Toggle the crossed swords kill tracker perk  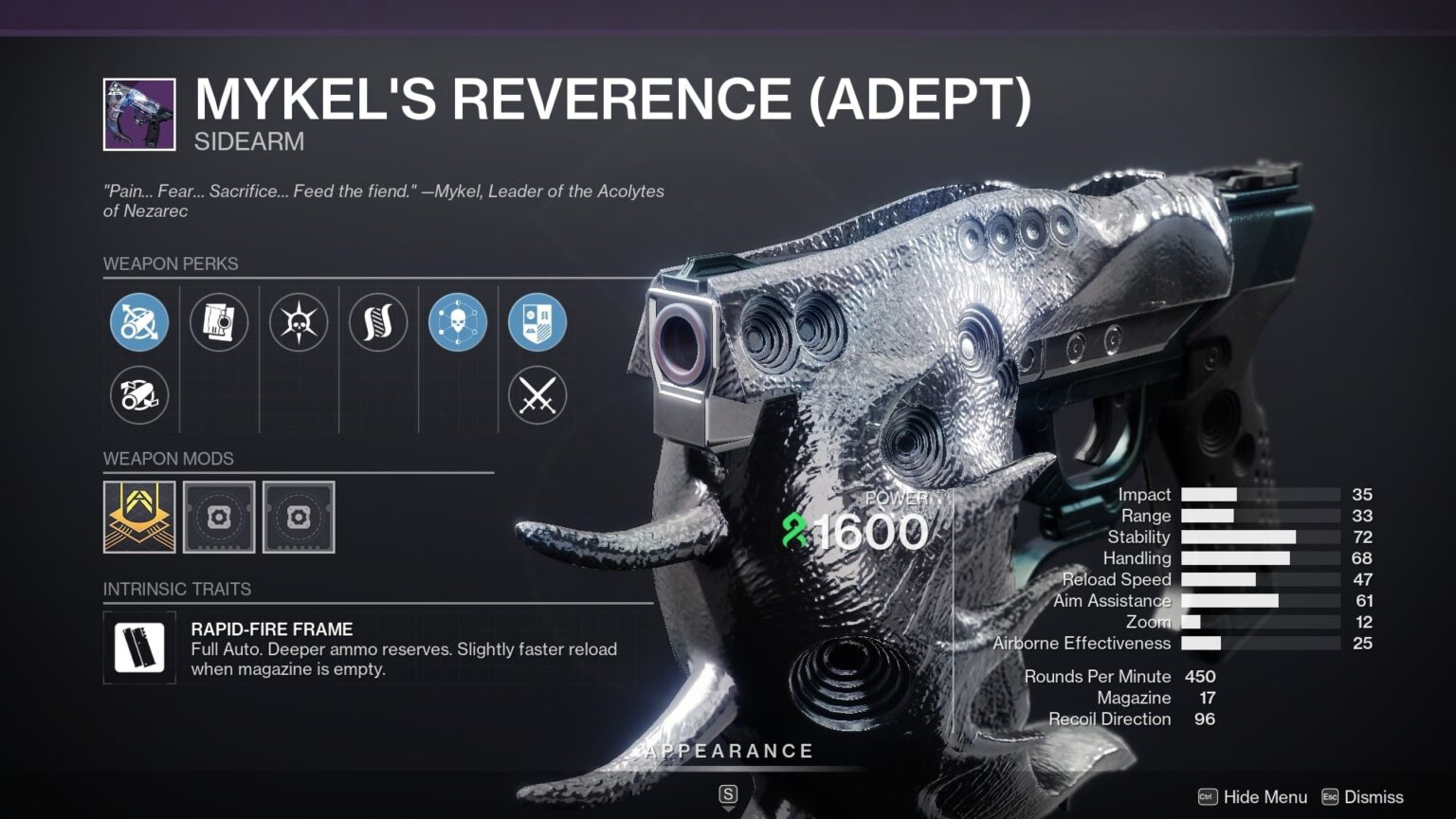pos(537,396)
